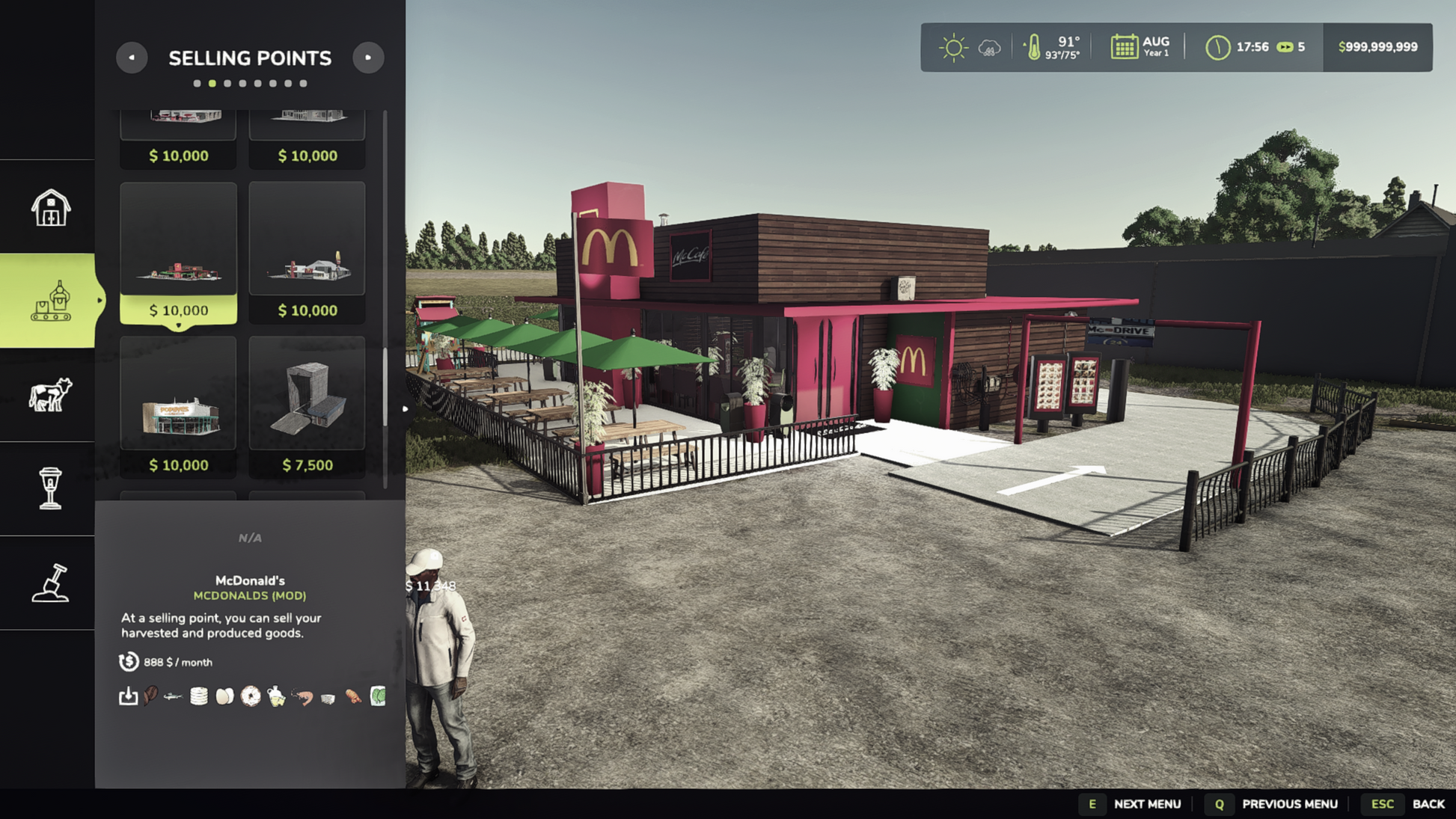1456x819 pixels.
Task: Choose the $7,500 grey building selling point
Action: (307, 406)
